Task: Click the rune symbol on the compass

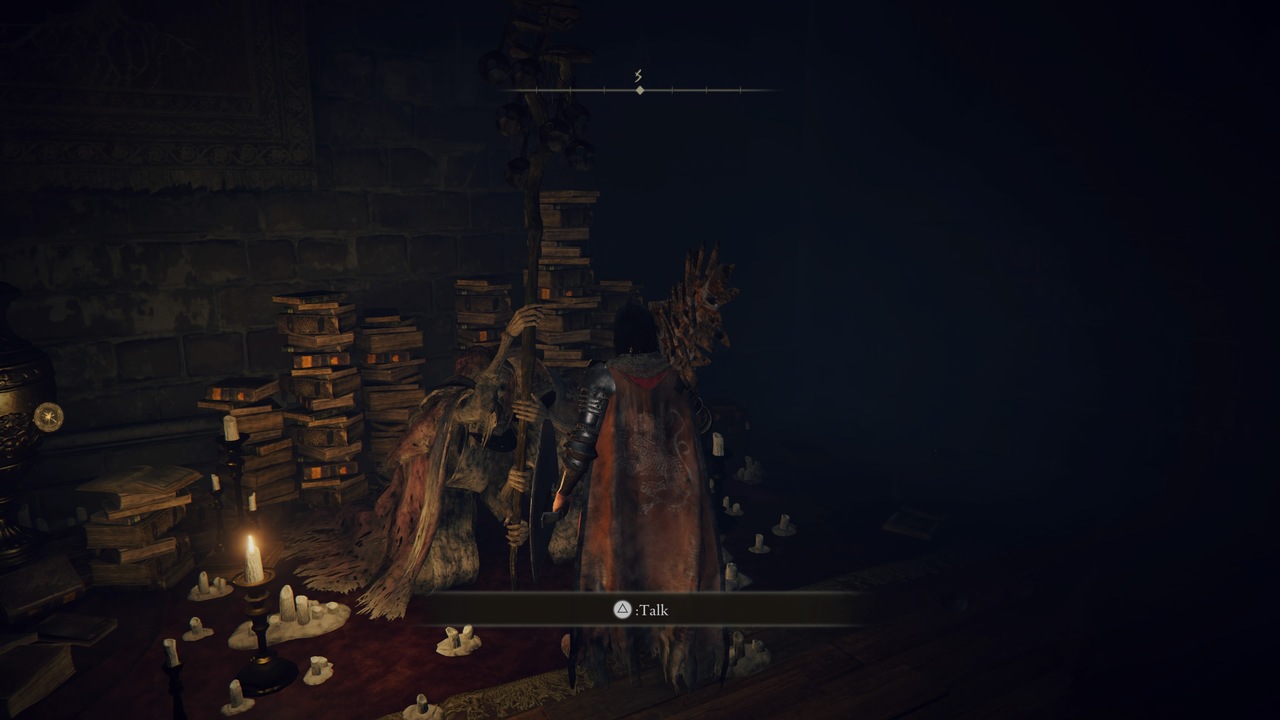Action: [637, 73]
